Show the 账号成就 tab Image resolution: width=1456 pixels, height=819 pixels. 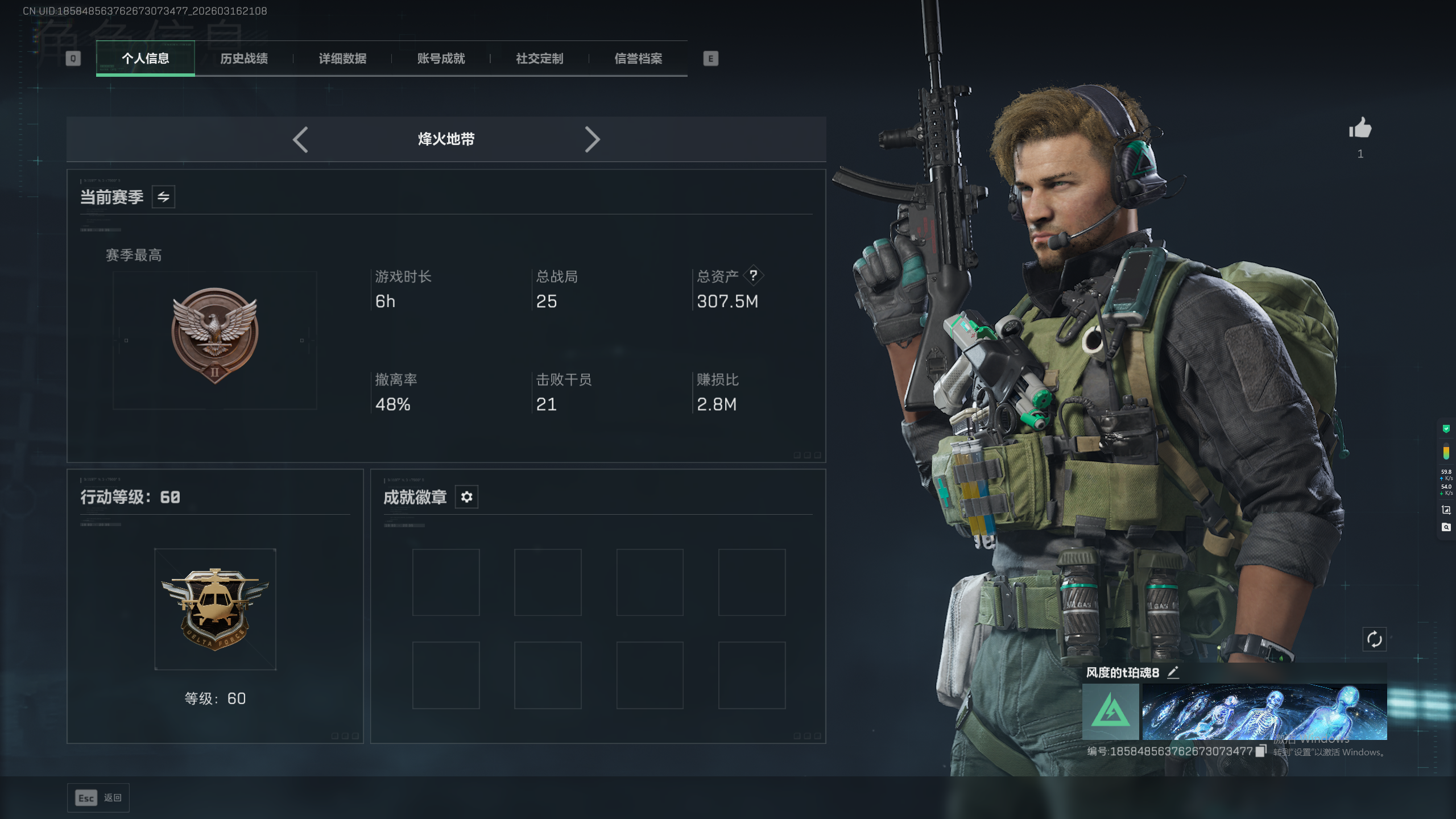click(x=441, y=59)
